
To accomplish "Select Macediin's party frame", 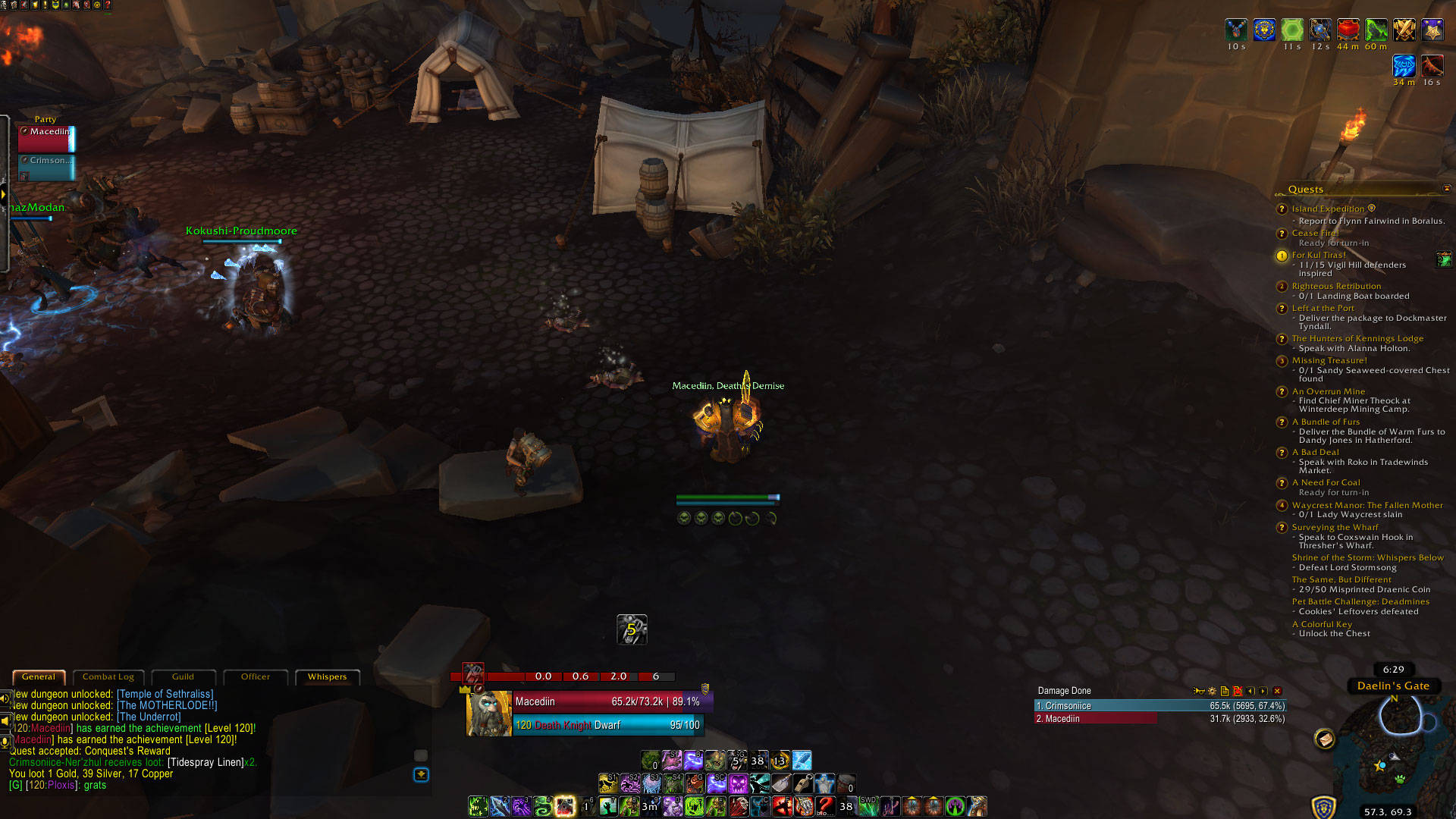I will pyautogui.click(x=46, y=139).
